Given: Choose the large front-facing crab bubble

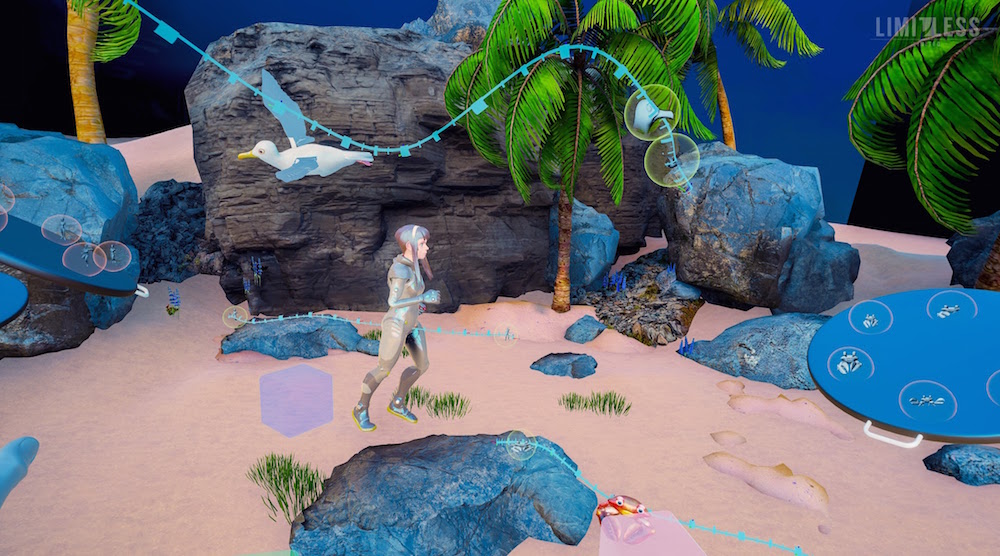Looking at the screenshot, I should coord(849,363).
